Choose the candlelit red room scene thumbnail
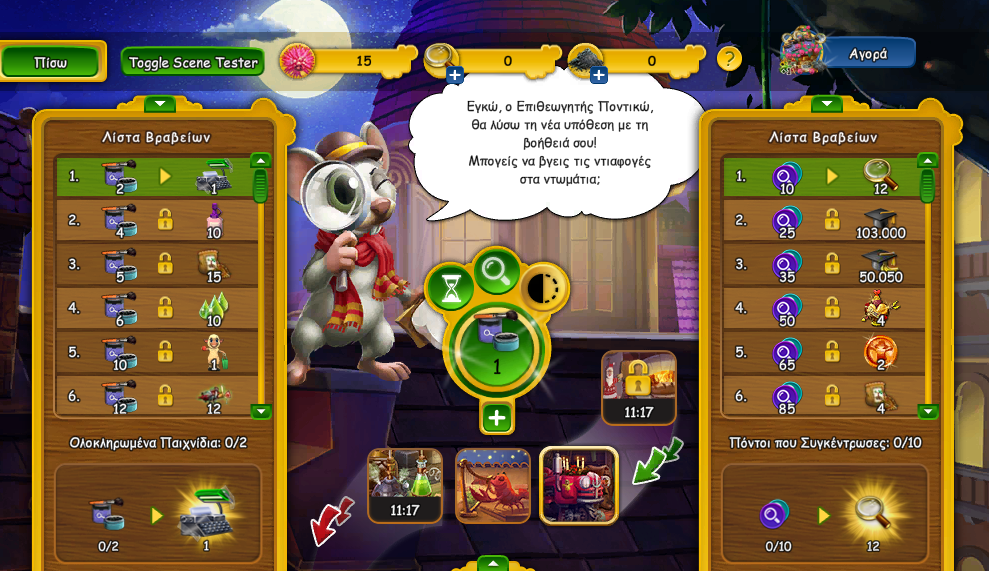Image resolution: width=989 pixels, height=571 pixels. click(579, 485)
